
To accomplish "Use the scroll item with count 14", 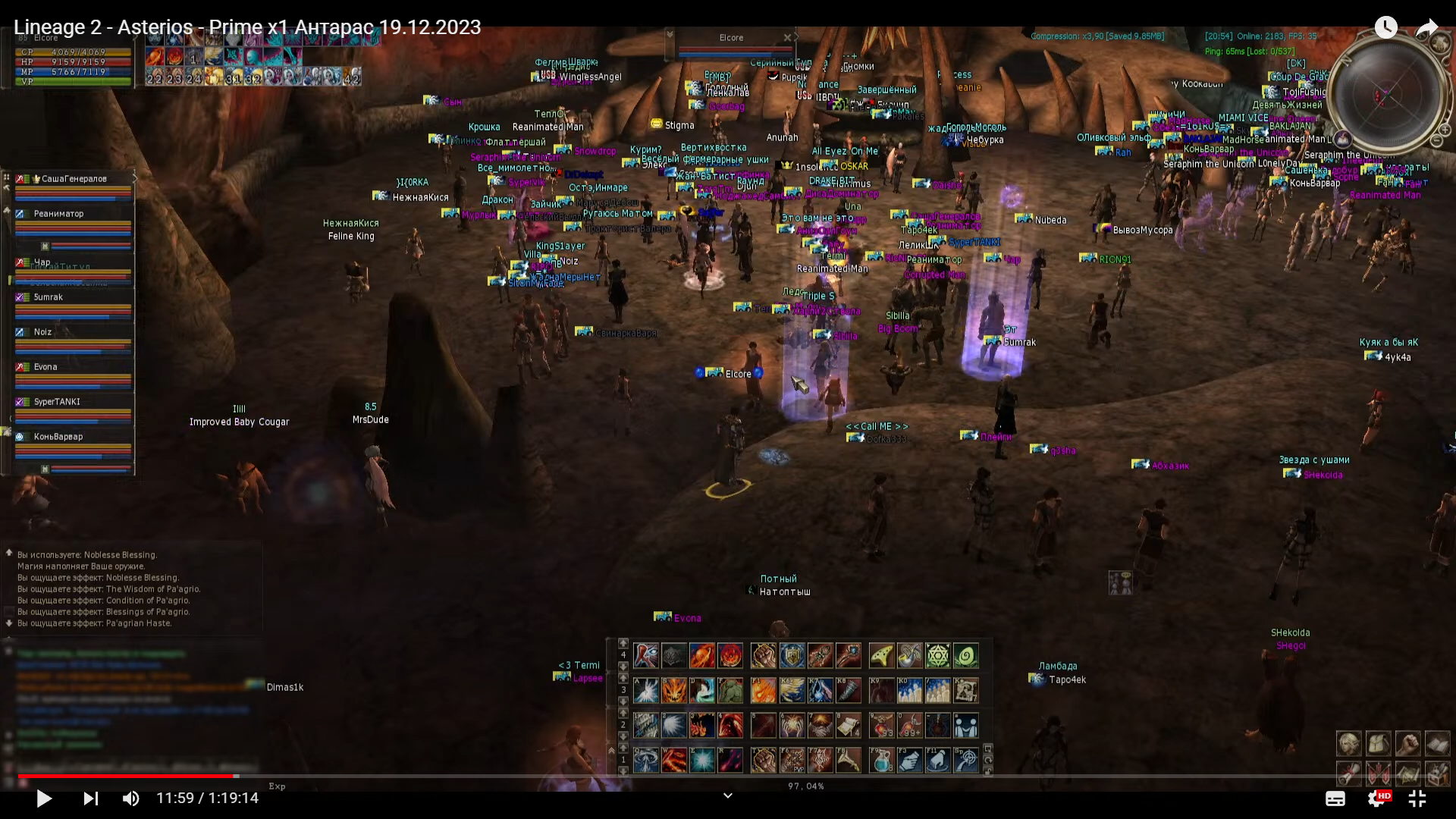I will tap(848, 726).
